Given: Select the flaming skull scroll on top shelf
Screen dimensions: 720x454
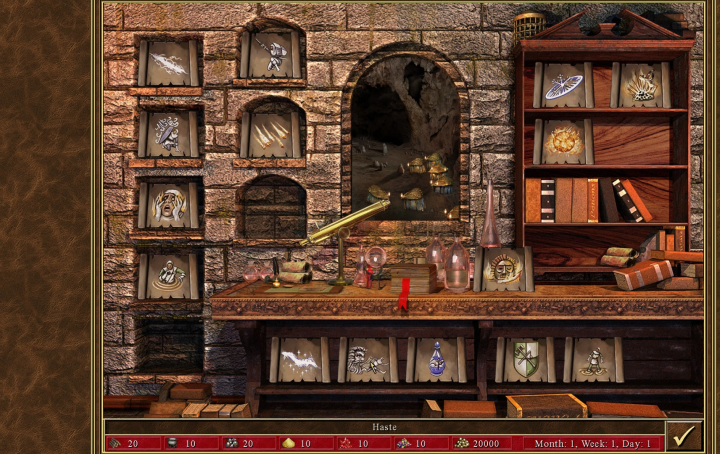Looking at the screenshot, I should (x=640, y=86).
